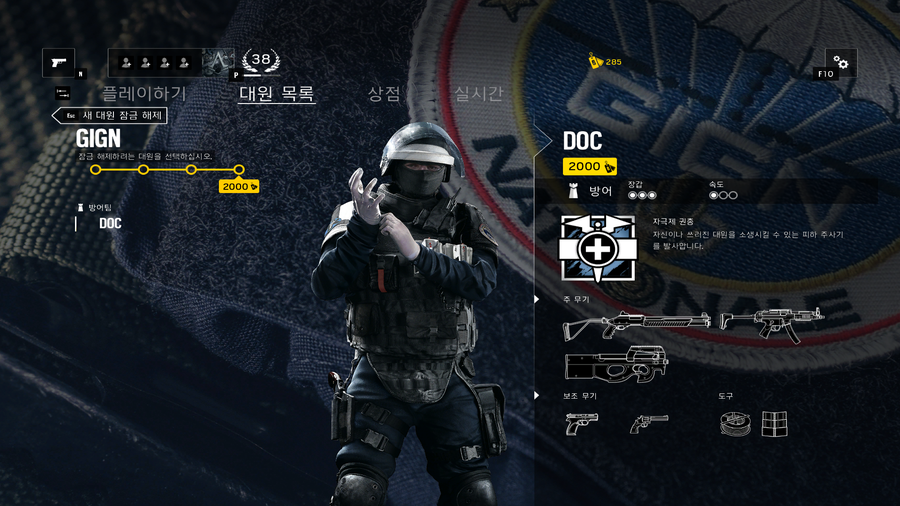Click the level 38 rank badge

261,61
